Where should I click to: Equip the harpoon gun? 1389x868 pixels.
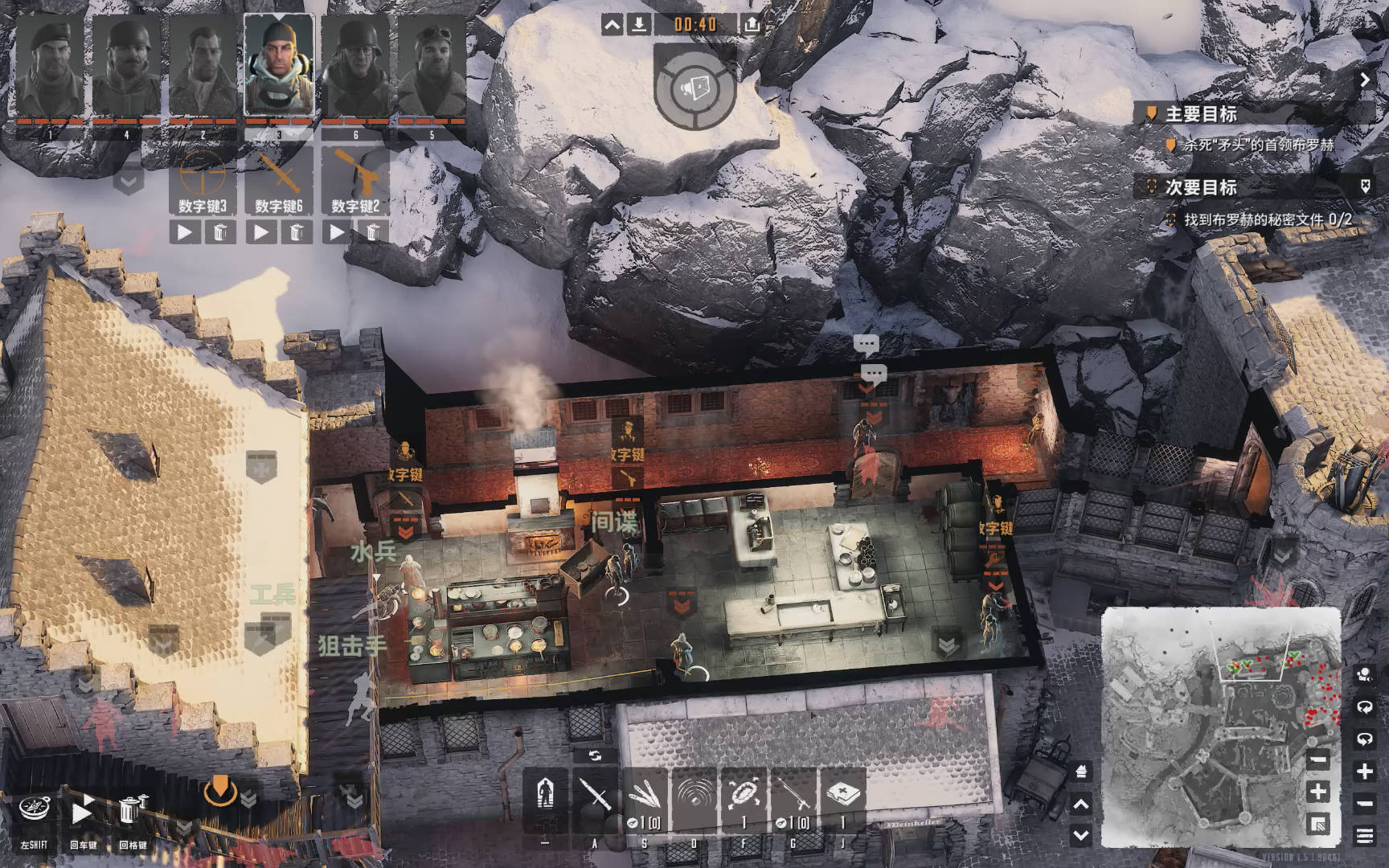[793, 795]
